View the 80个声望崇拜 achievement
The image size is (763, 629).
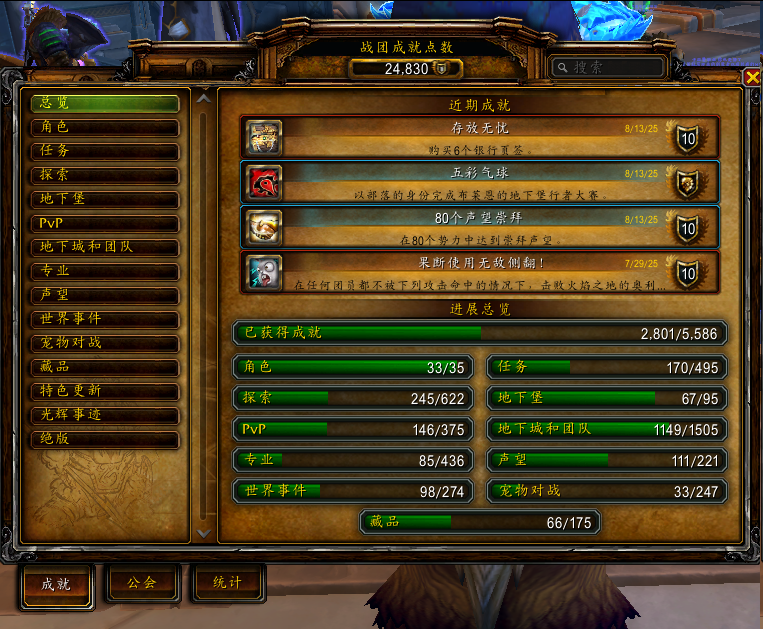(479, 226)
